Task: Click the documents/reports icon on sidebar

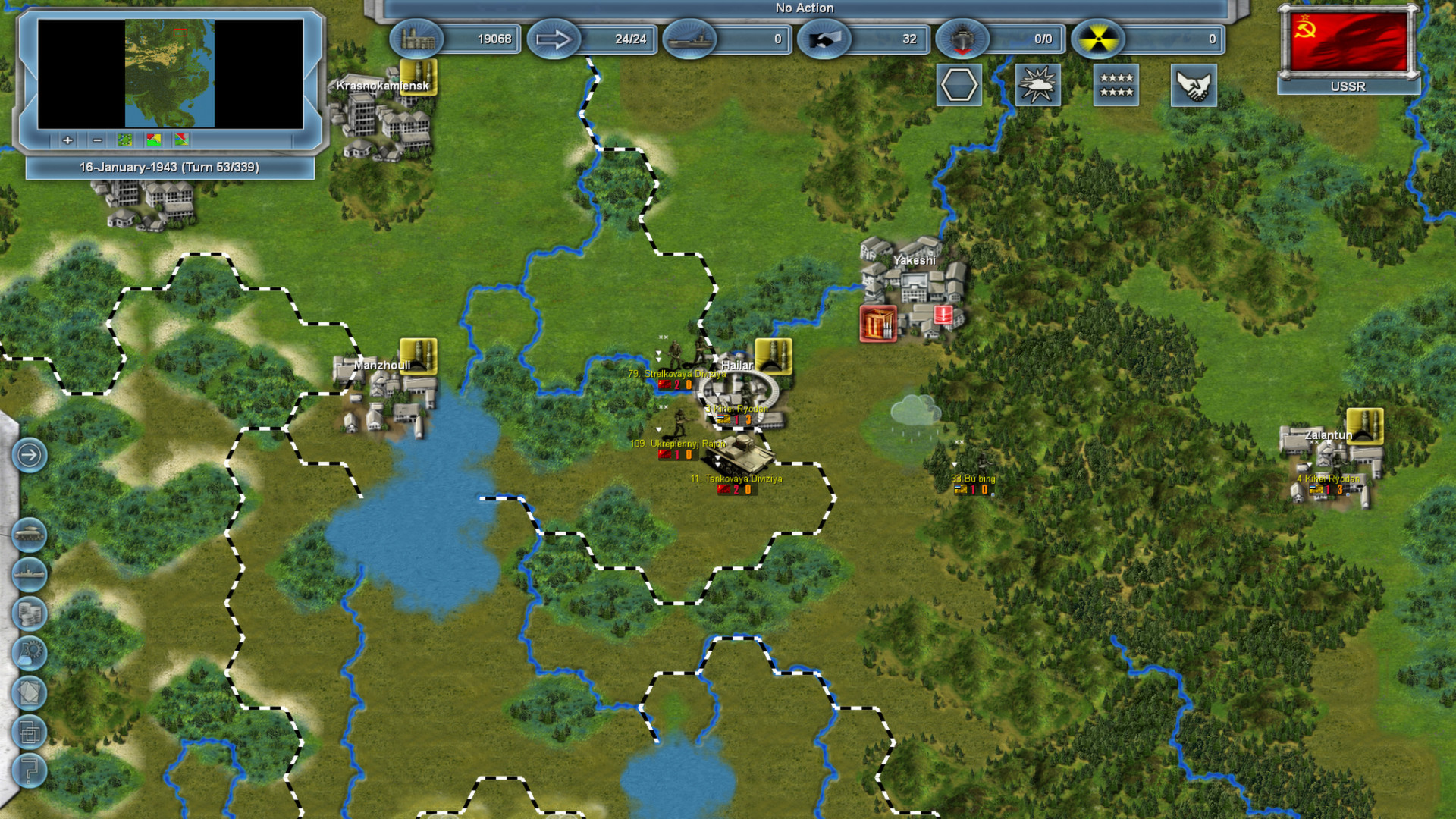Action: point(29,690)
